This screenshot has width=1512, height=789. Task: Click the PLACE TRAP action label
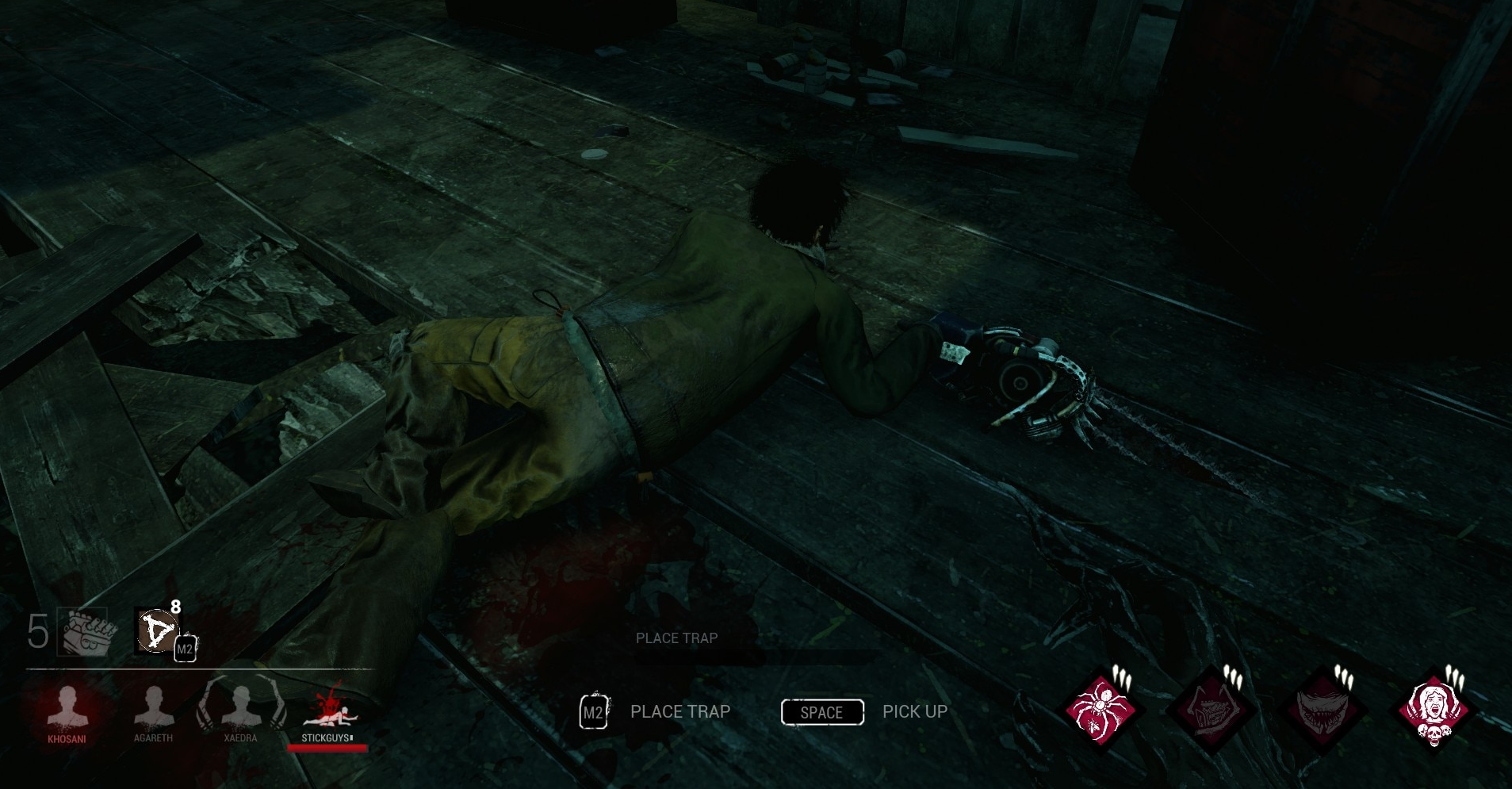(x=679, y=711)
